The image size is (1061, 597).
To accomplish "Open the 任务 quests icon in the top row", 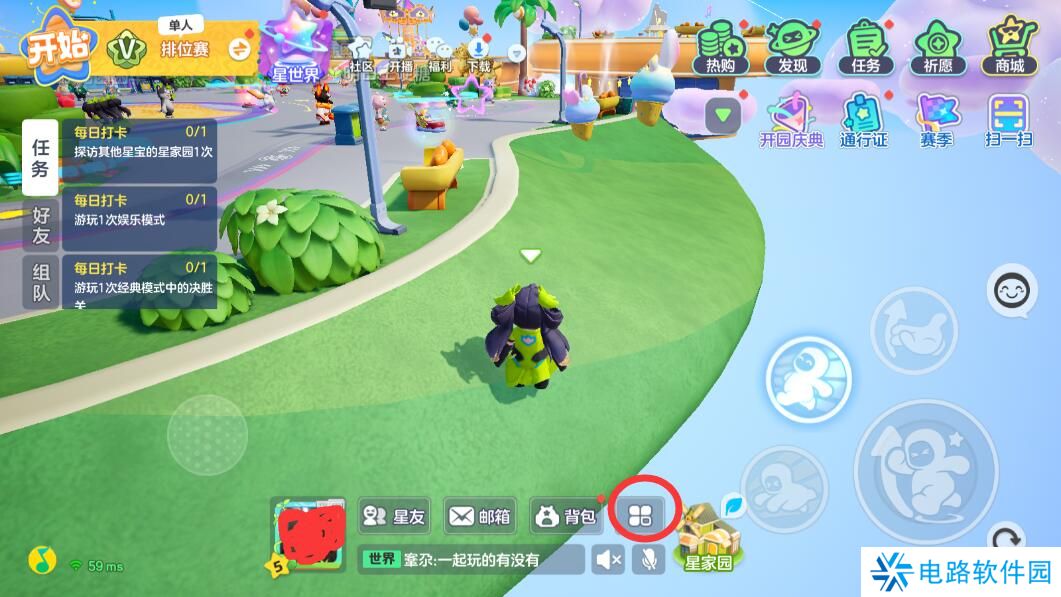I will pyautogui.click(x=865, y=47).
